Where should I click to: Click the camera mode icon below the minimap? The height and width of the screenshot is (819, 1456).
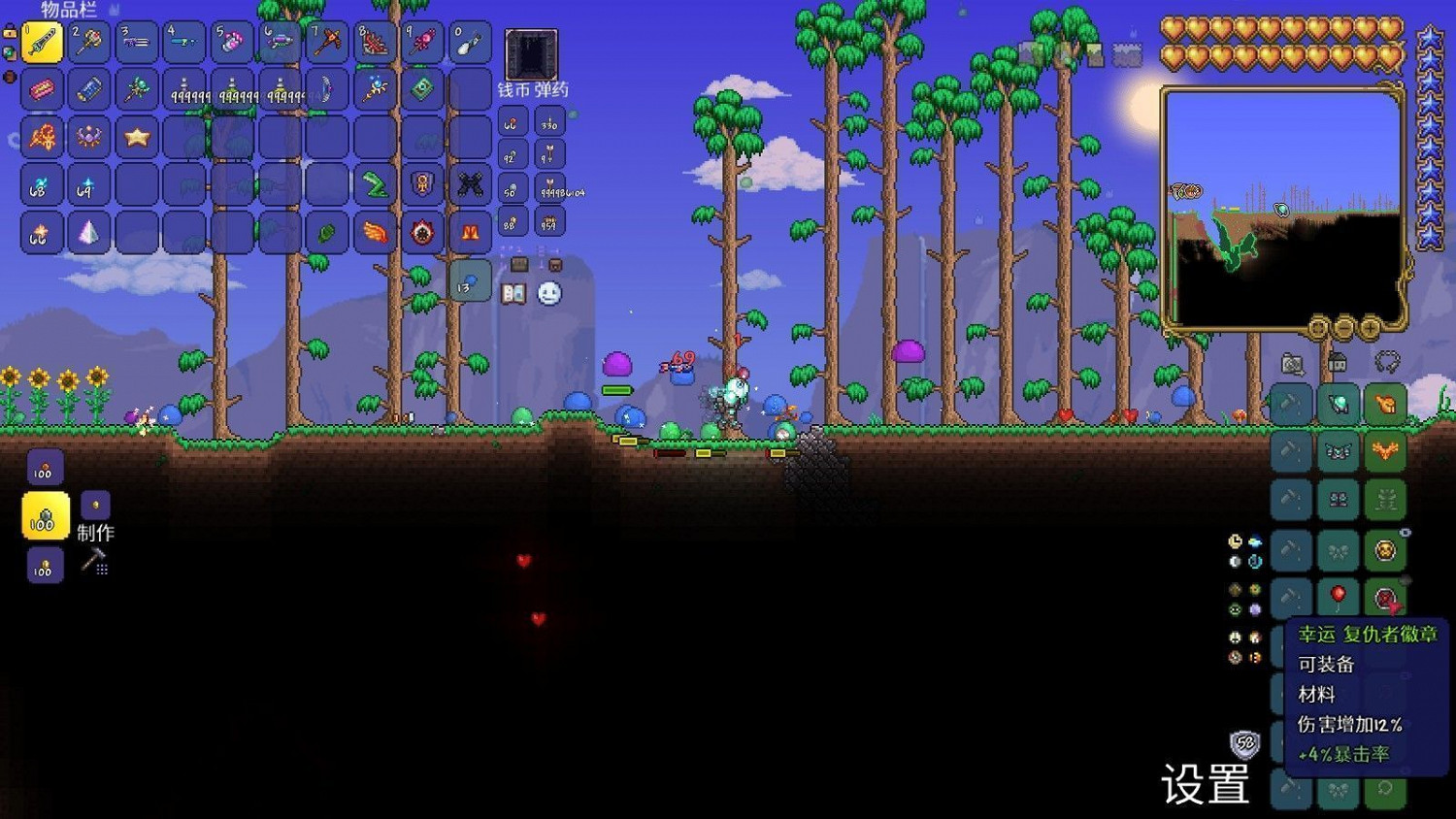click(1292, 363)
